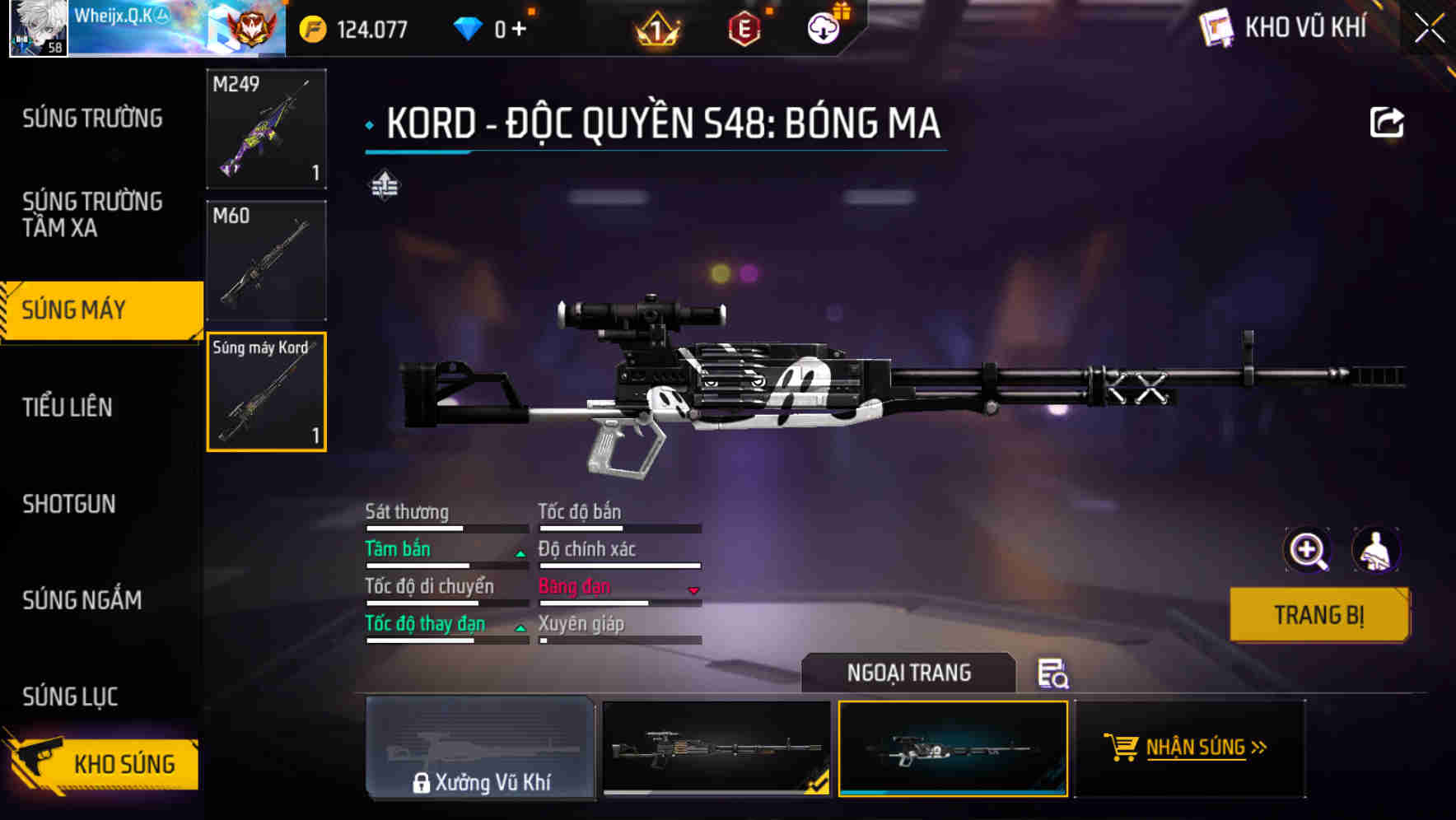Screen dimensions: 1456x820
Task: Click NHẬN SÚNG with the cart icon
Action: pyautogui.click(x=1192, y=748)
